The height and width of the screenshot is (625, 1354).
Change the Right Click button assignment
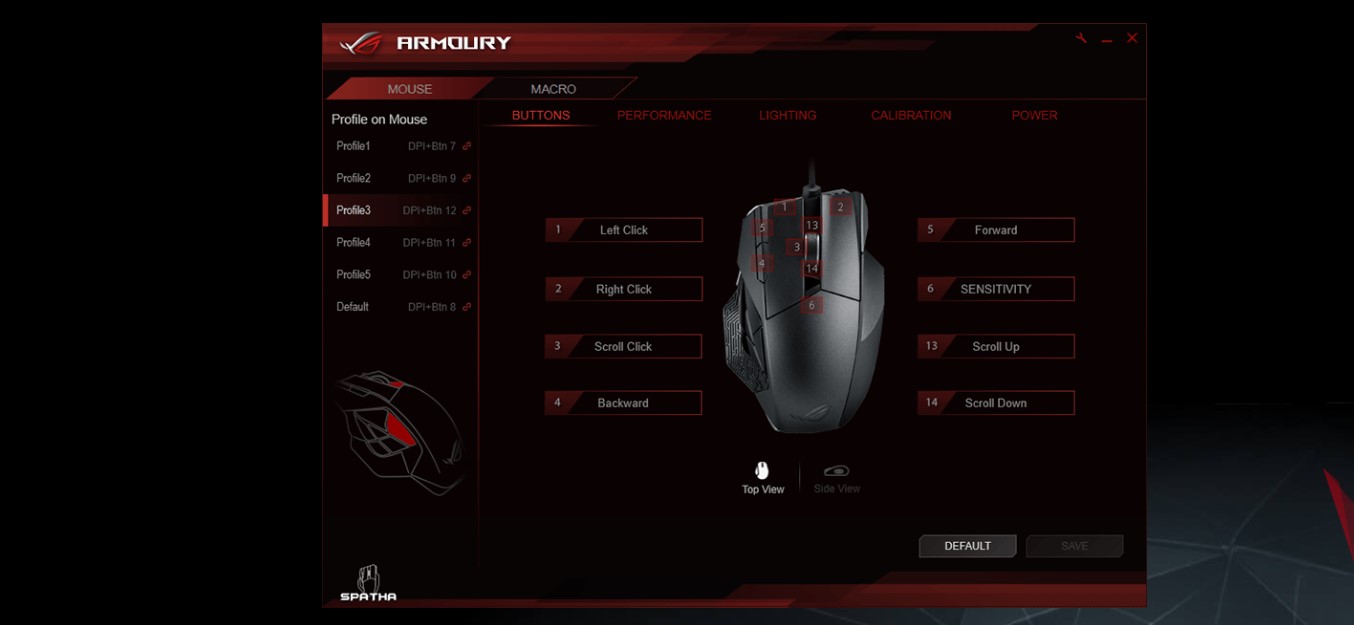(x=624, y=289)
